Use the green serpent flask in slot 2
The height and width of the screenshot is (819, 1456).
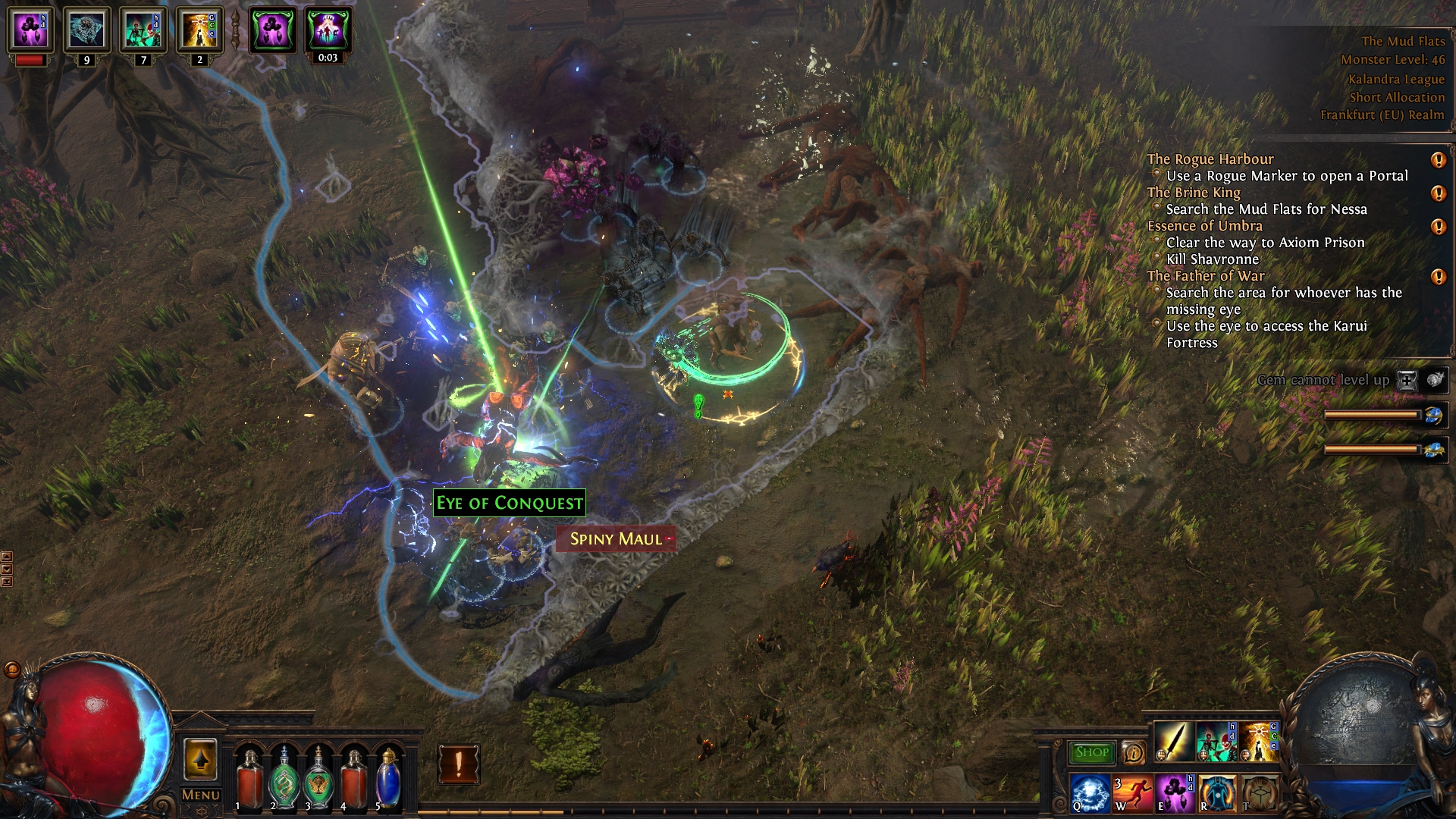(284, 777)
